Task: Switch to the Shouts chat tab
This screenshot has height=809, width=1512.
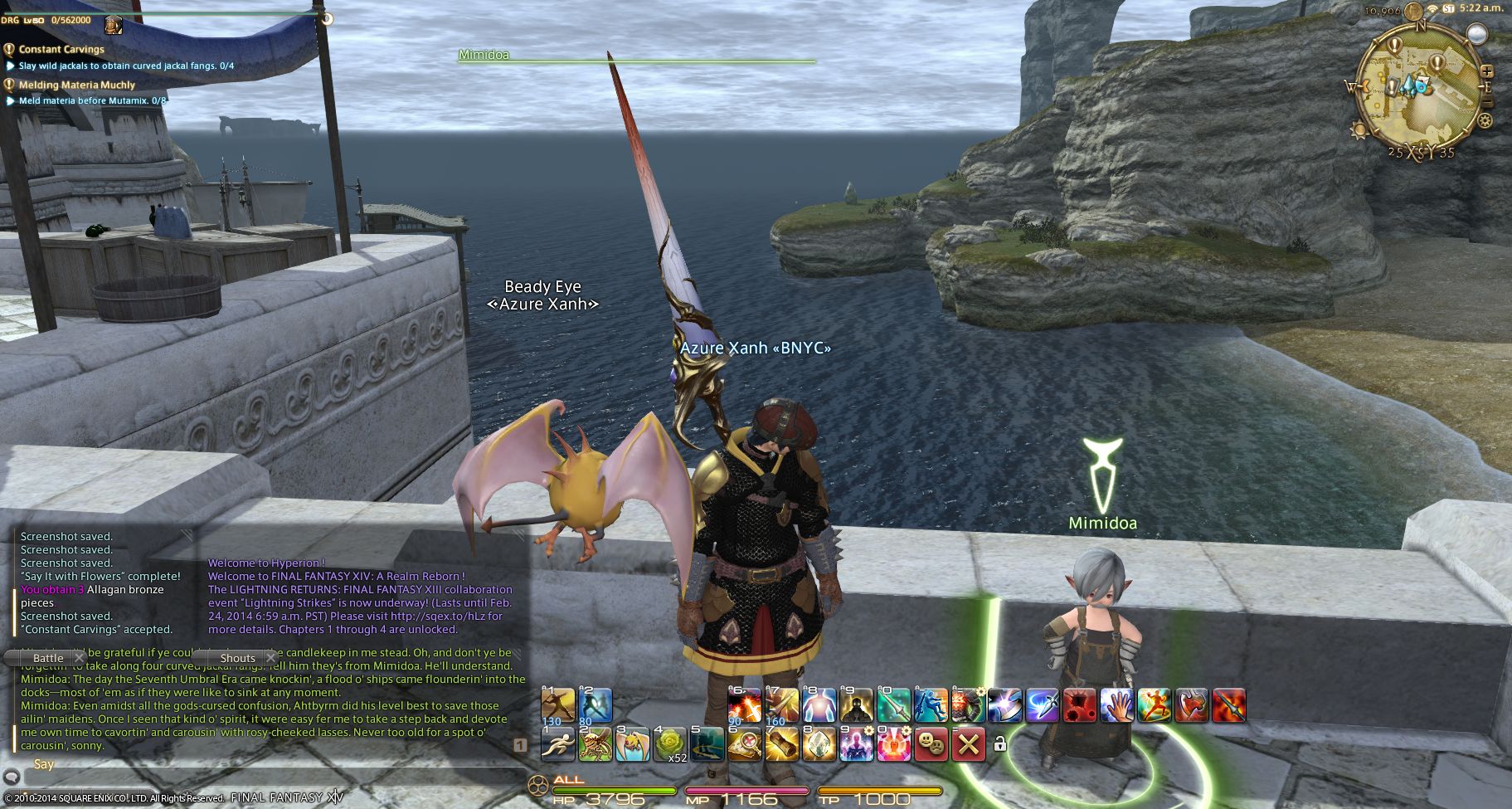Action: click(x=237, y=658)
